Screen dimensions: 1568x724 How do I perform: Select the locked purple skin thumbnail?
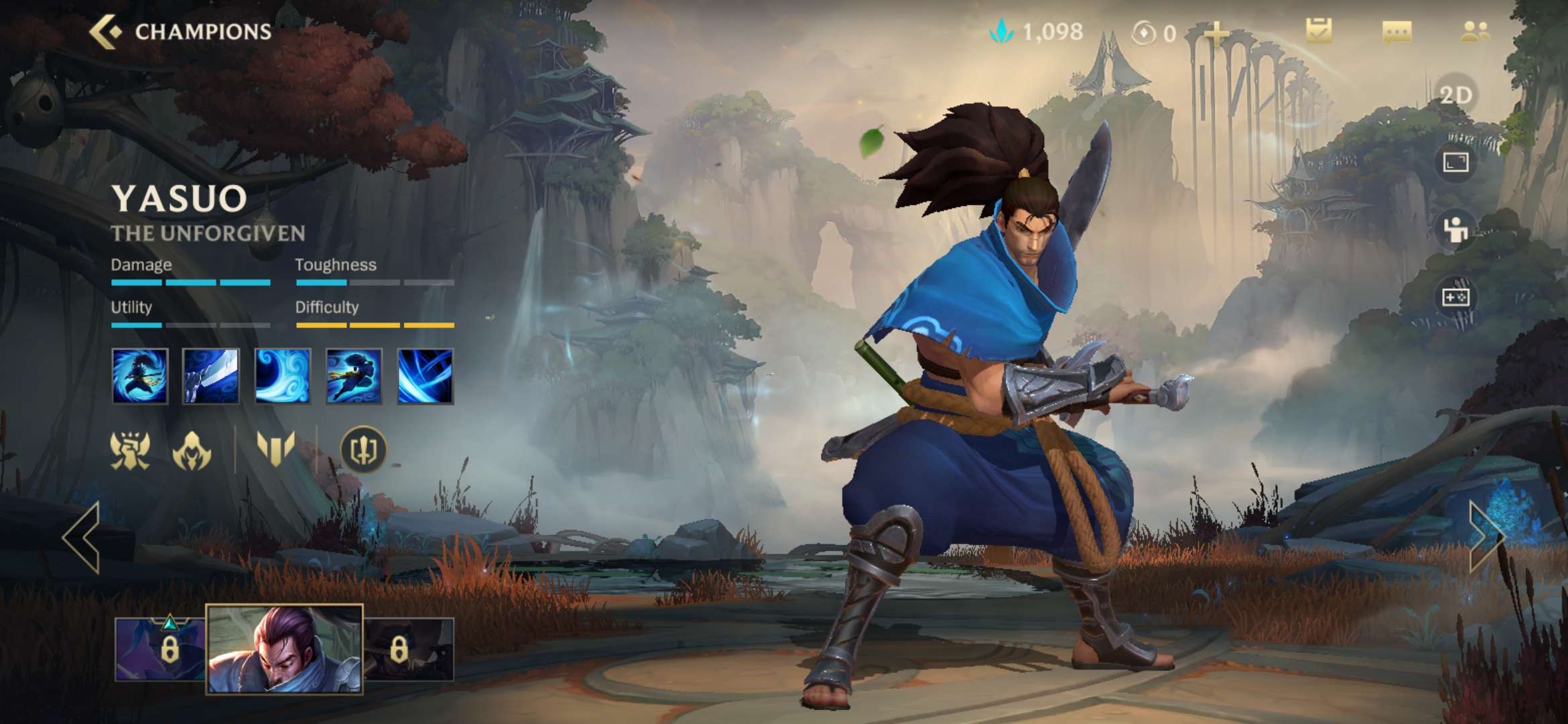pos(161,649)
